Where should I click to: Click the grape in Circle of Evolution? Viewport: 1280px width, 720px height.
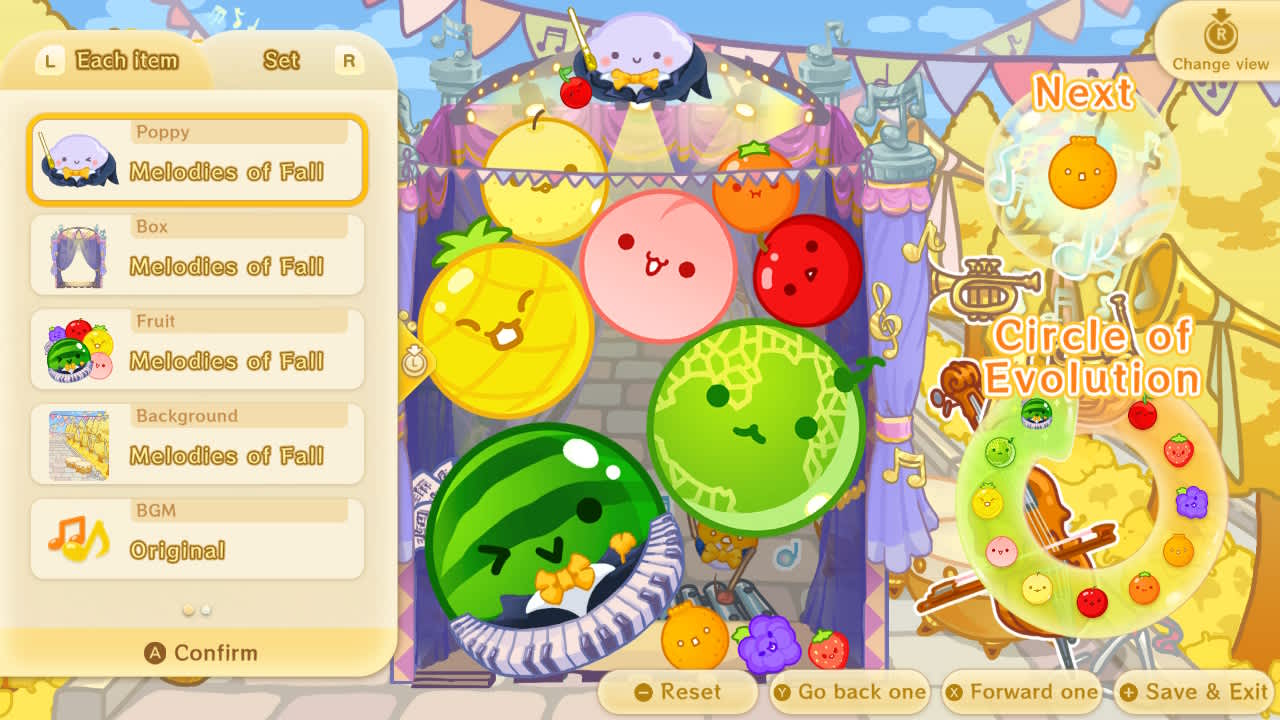pos(1190,503)
